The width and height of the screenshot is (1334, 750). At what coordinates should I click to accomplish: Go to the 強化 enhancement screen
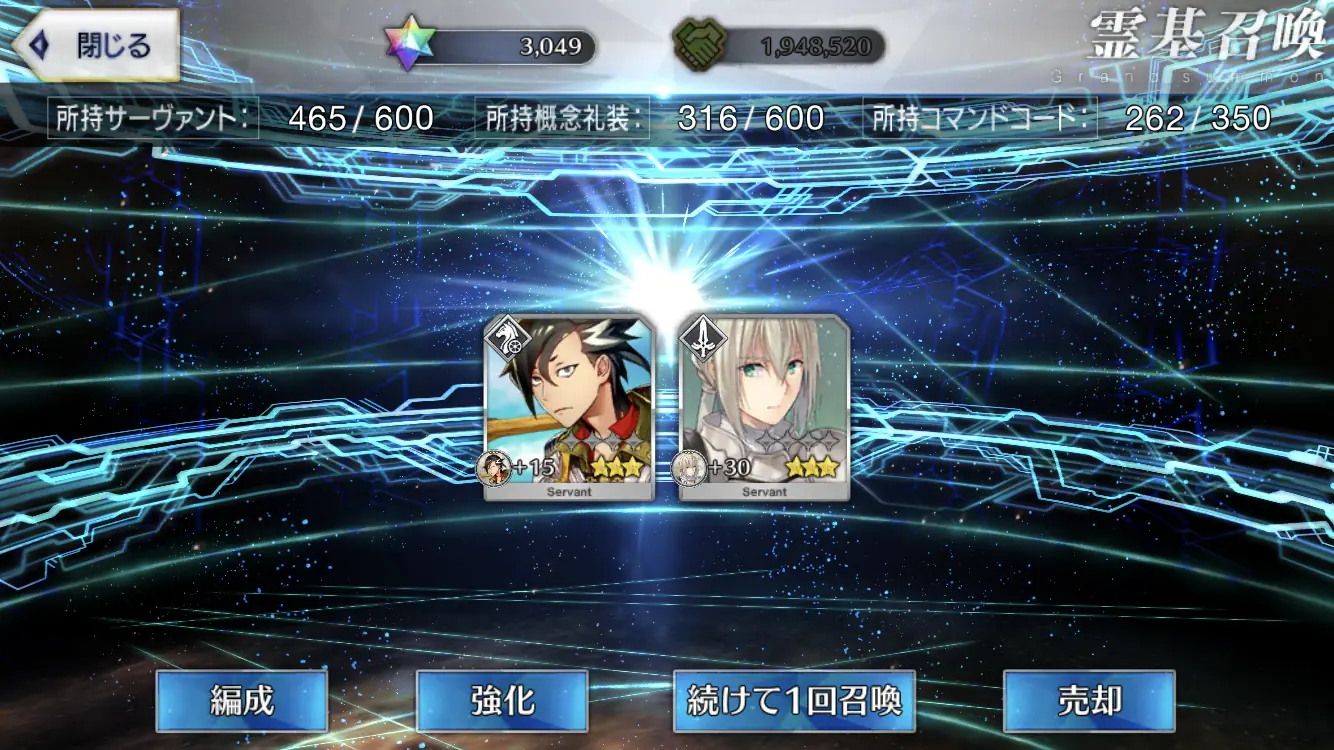tap(502, 701)
